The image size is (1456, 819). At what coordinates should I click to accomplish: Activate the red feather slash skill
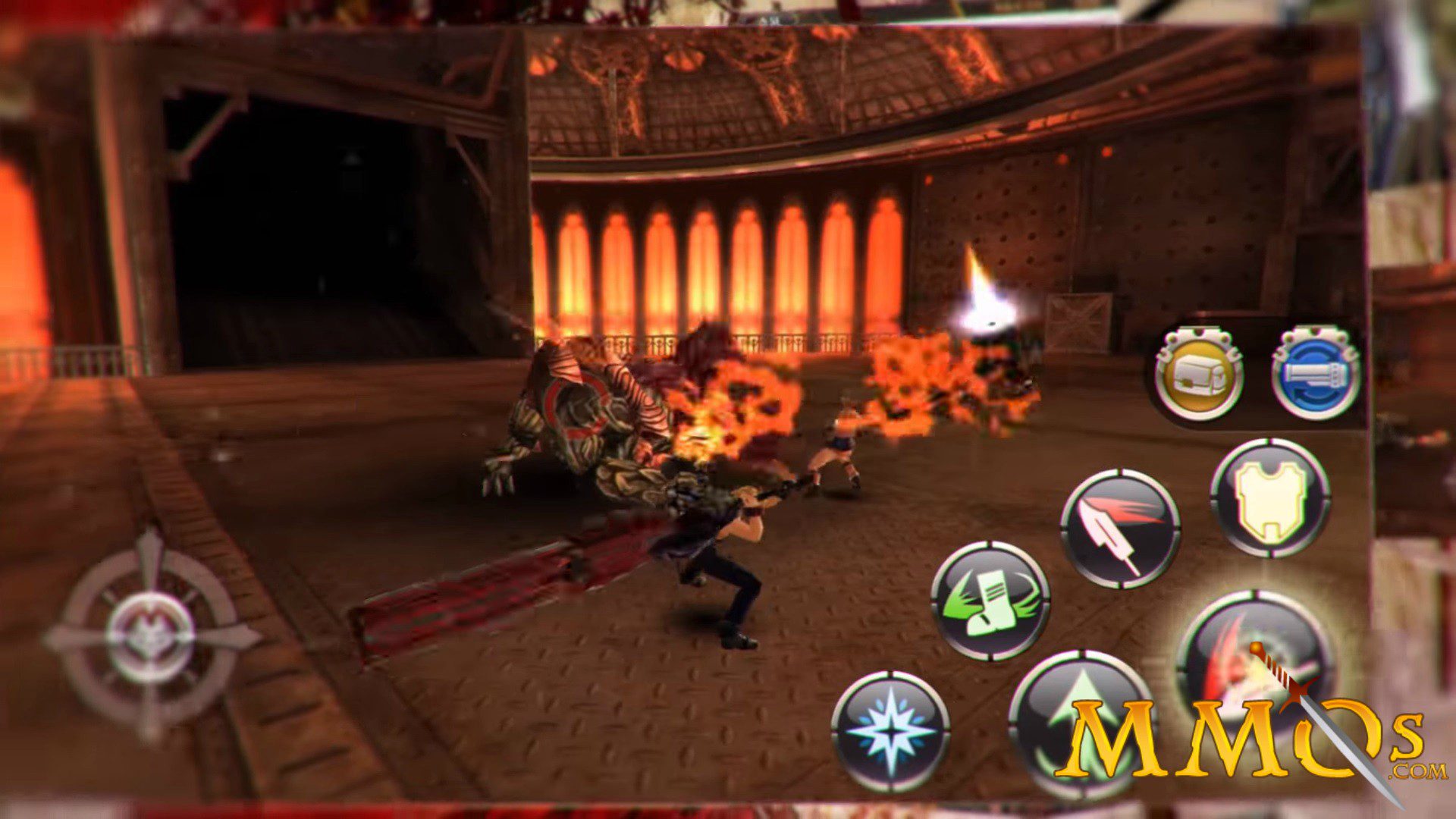(1120, 529)
